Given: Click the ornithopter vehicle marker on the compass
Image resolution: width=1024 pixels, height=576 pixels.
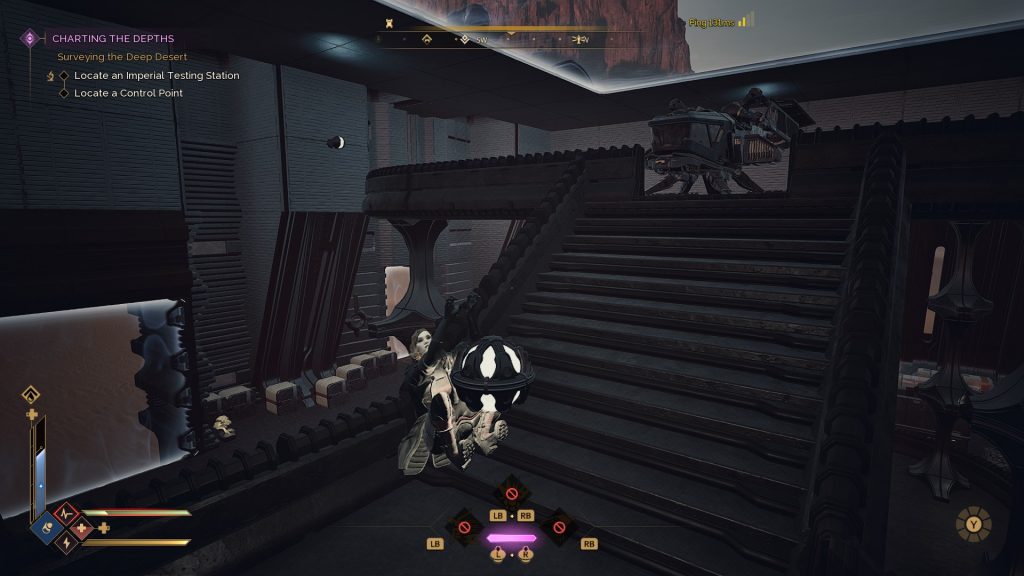Looking at the screenshot, I should [579, 40].
